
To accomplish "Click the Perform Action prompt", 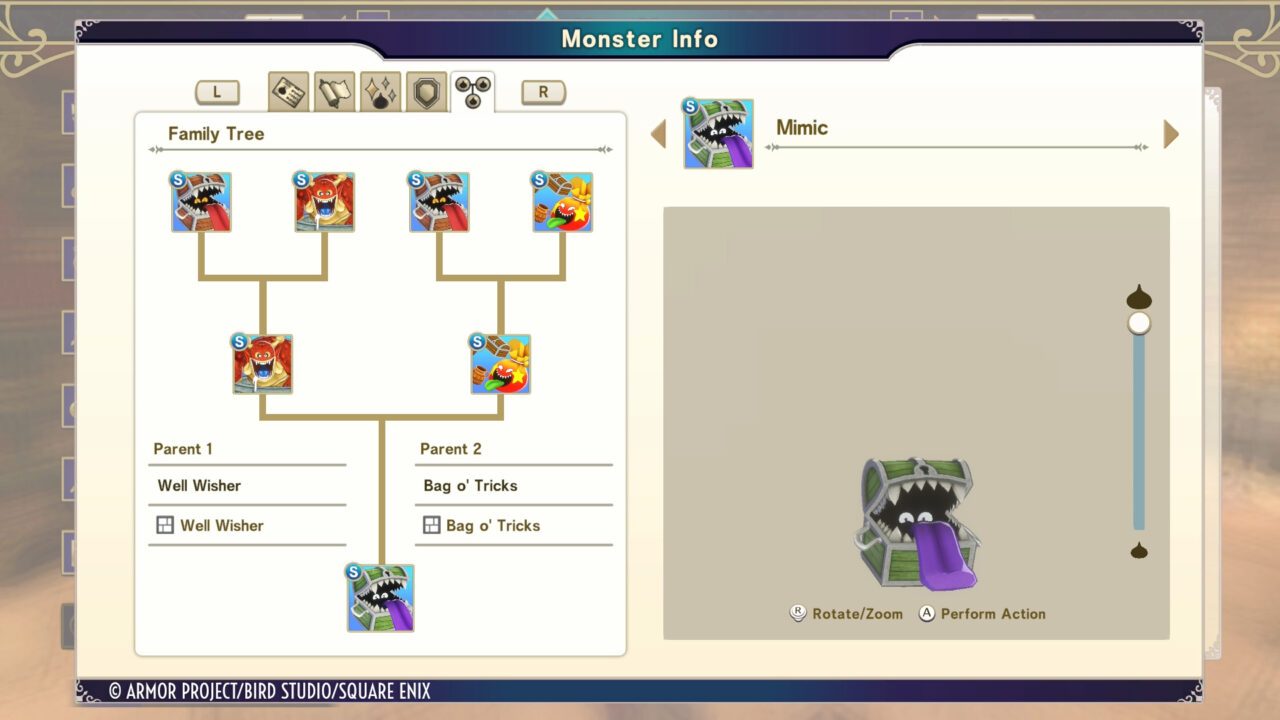I will tap(980, 614).
